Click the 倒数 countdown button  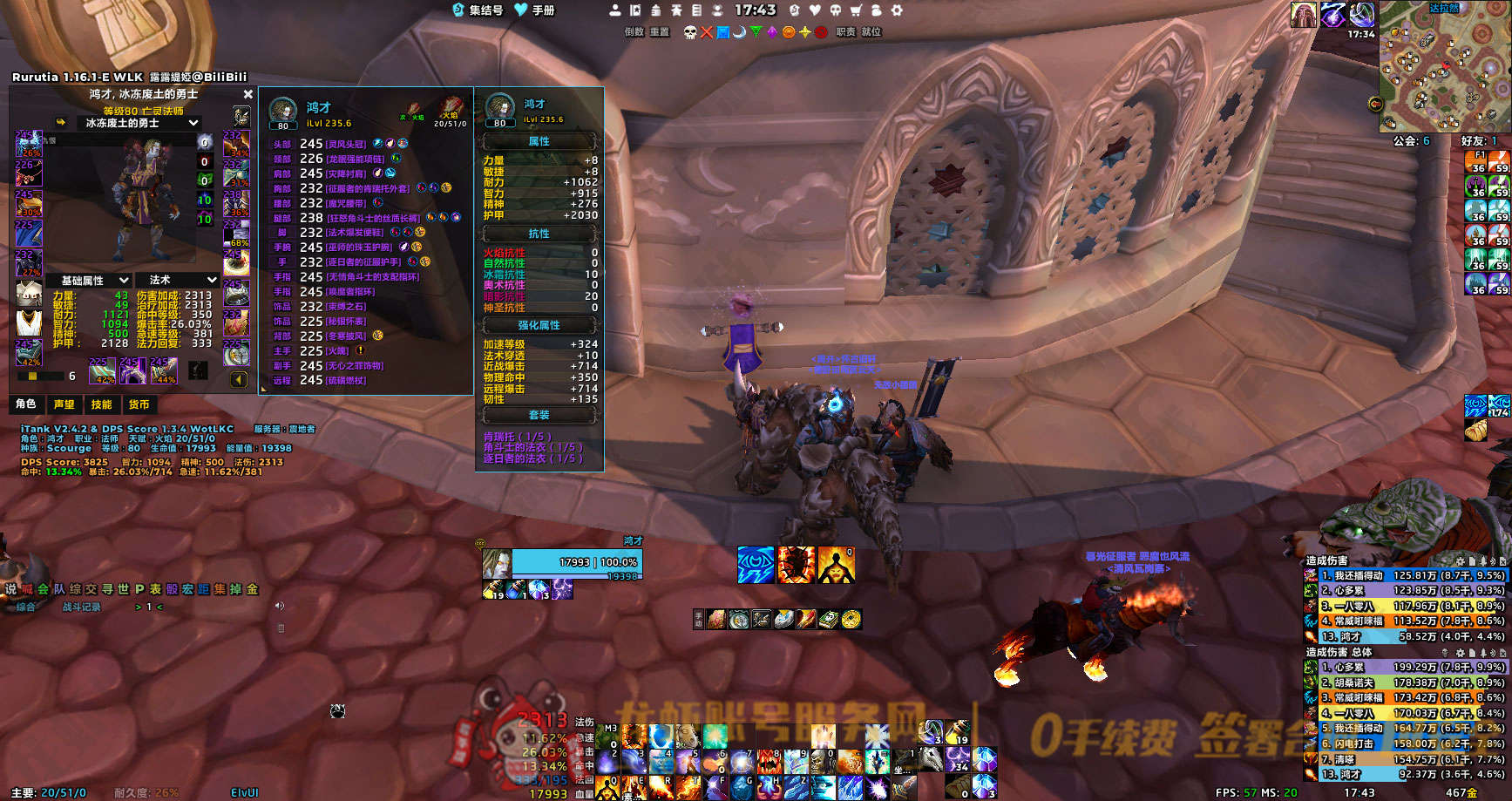pyautogui.click(x=634, y=32)
